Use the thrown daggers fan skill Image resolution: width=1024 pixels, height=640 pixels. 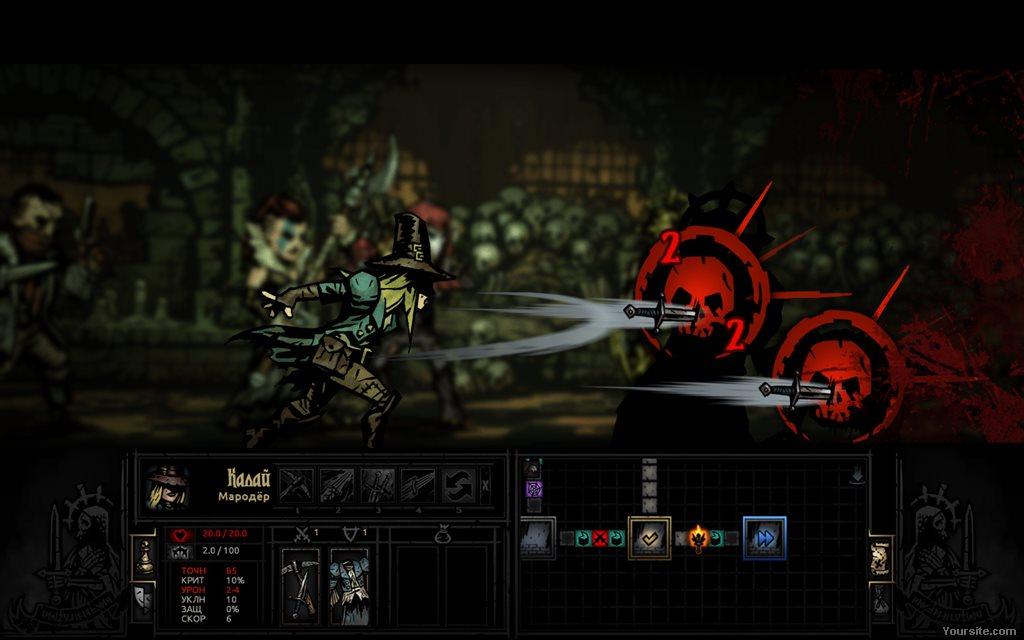337,485
